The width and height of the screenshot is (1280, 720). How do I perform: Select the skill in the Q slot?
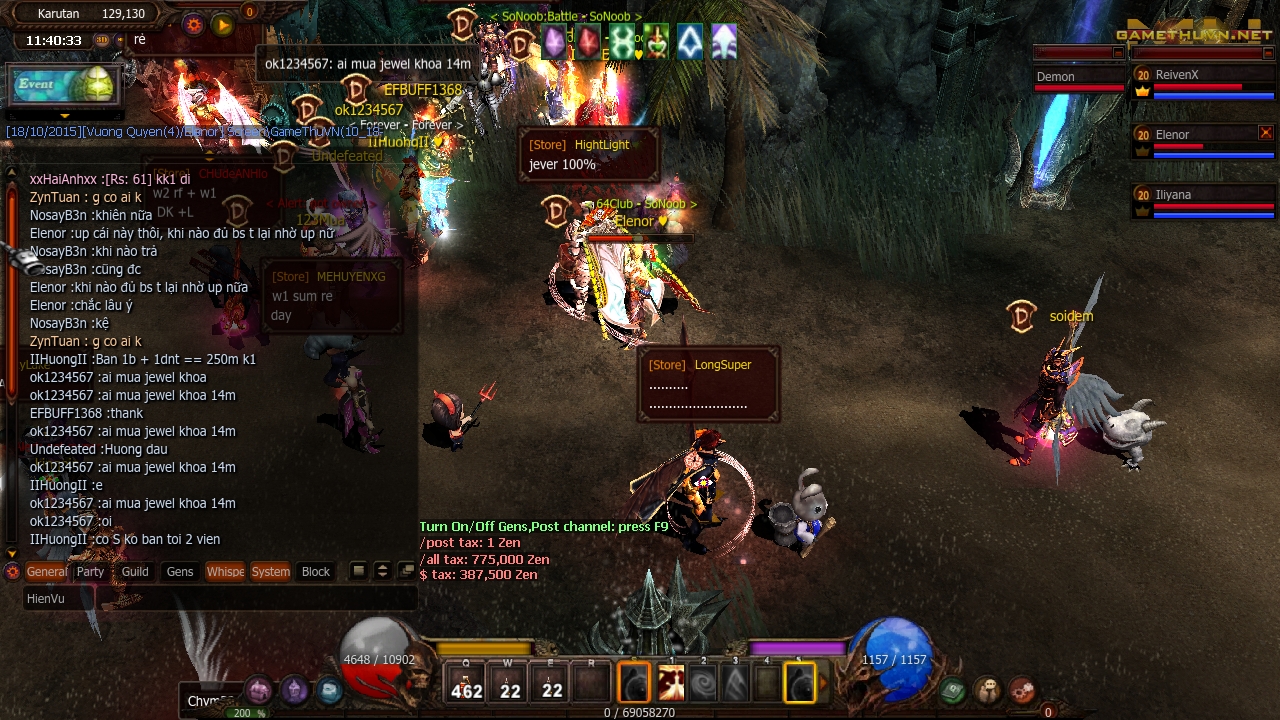pyautogui.click(x=466, y=682)
